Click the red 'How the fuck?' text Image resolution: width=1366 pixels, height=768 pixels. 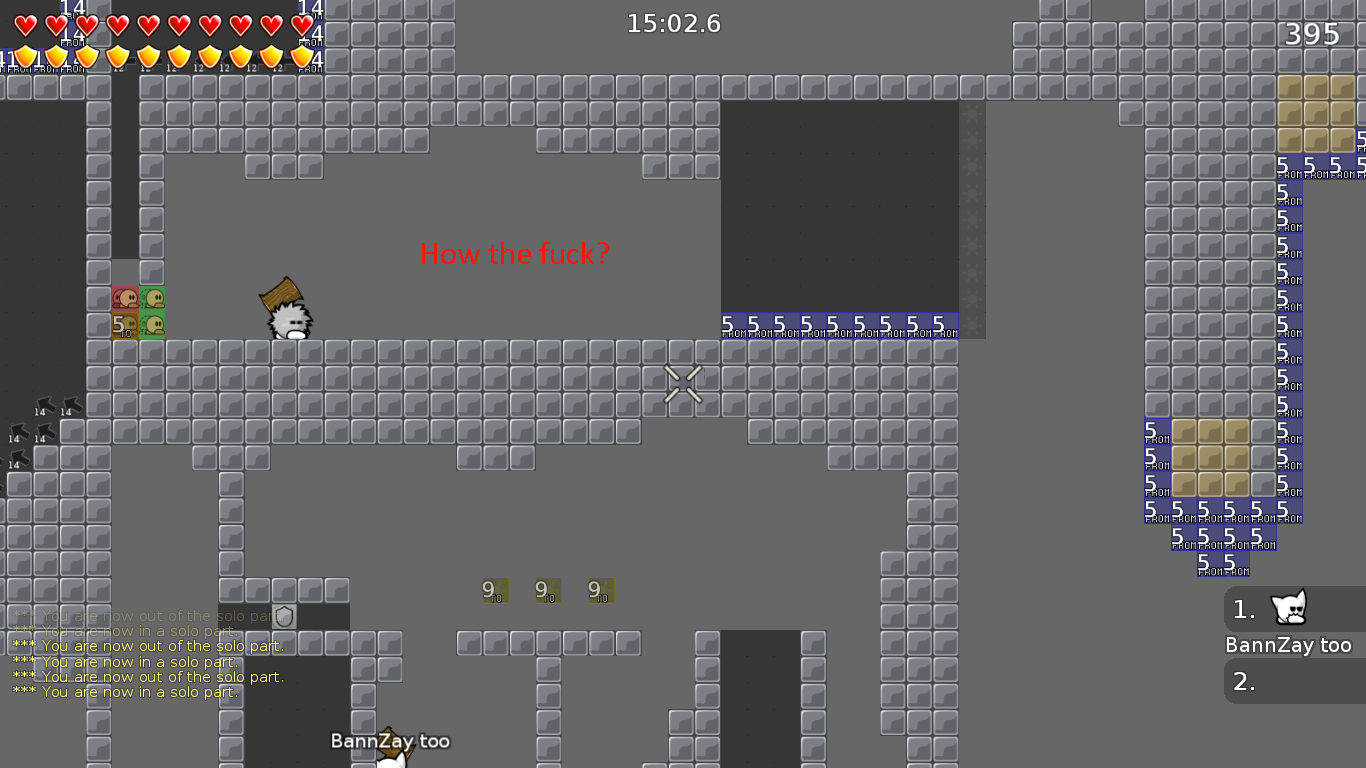[516, 254]
